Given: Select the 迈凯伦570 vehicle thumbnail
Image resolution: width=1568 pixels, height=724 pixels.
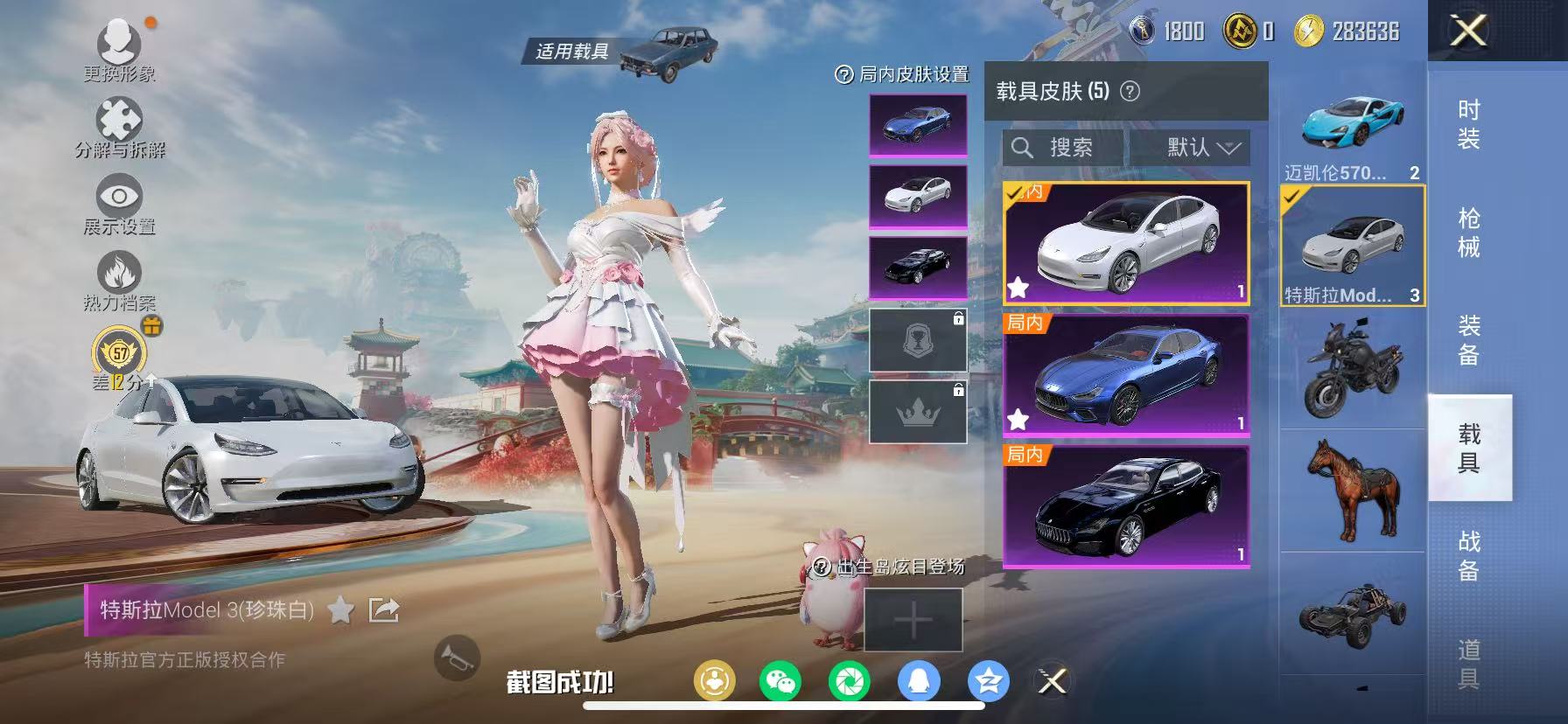Looking at the screenshot, I should pyautogui.click(x=1350, y=125).
